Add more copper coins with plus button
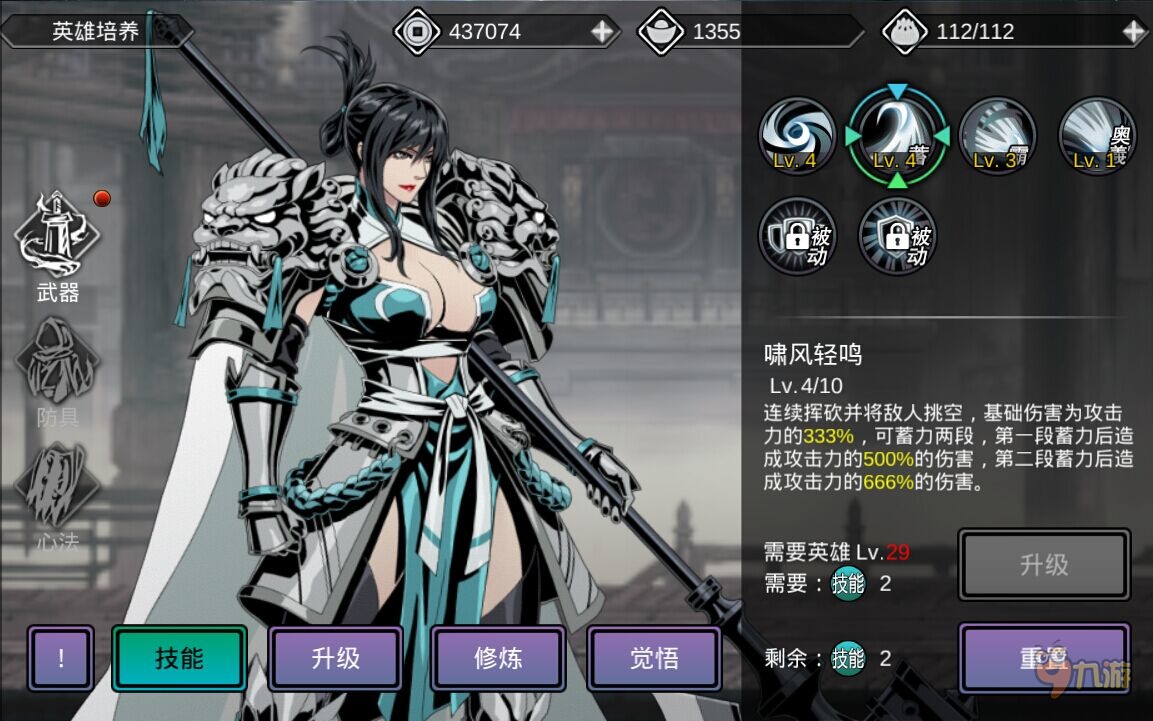Image resolution: width=1153 pixels, height=721 pixels. pyautogui.click(x=602, y=31)
